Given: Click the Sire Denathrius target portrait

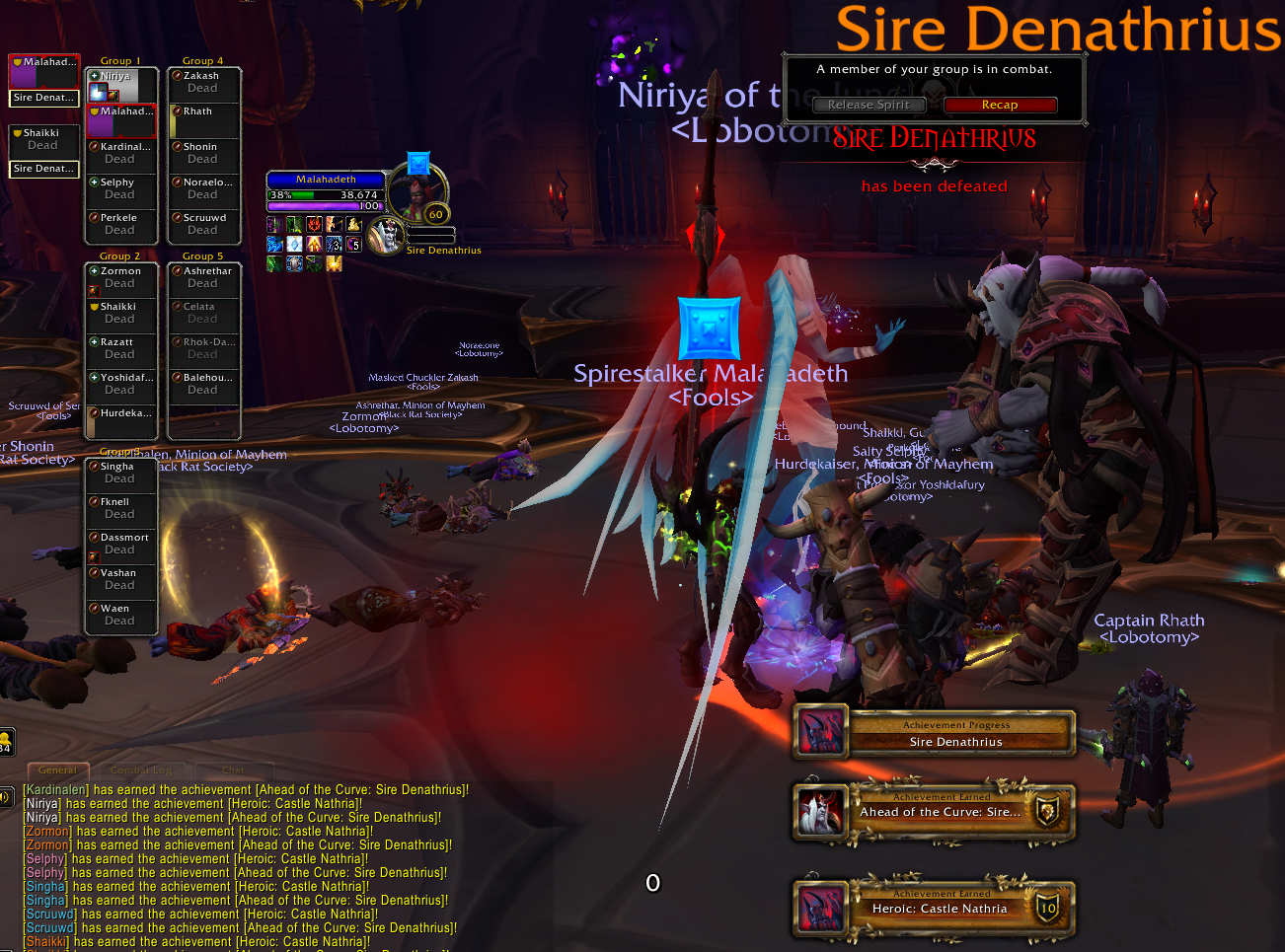Looking at the screenshot, I should (x=385, y=235).
